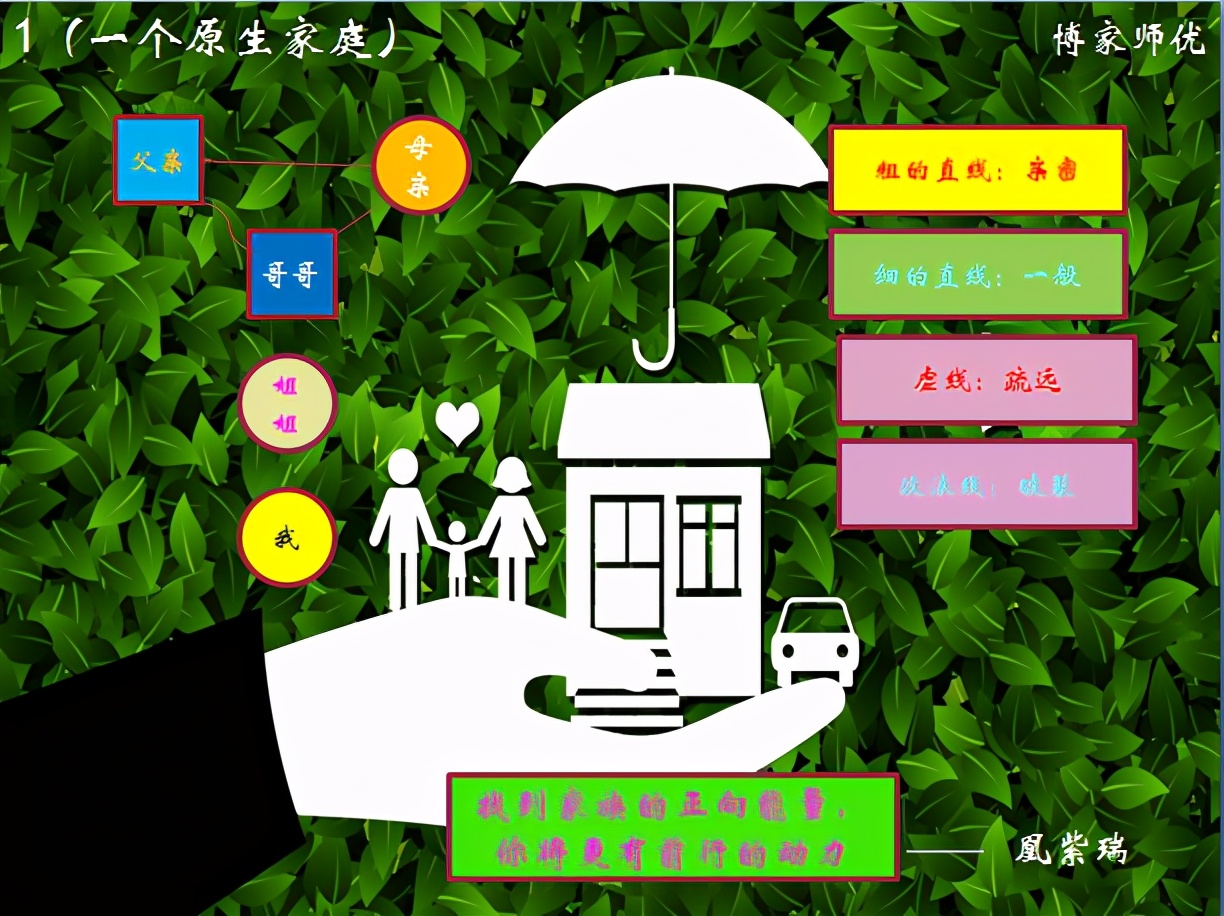Select the 粗的直线：亲密 legend box

click(x=977, y=170)
